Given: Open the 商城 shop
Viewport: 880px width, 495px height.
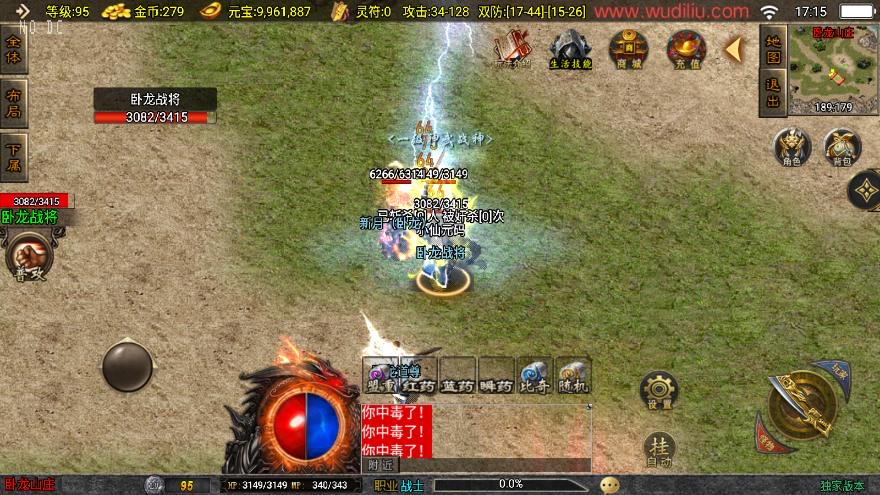Looking at the screenshot, I should pos(629,49).
